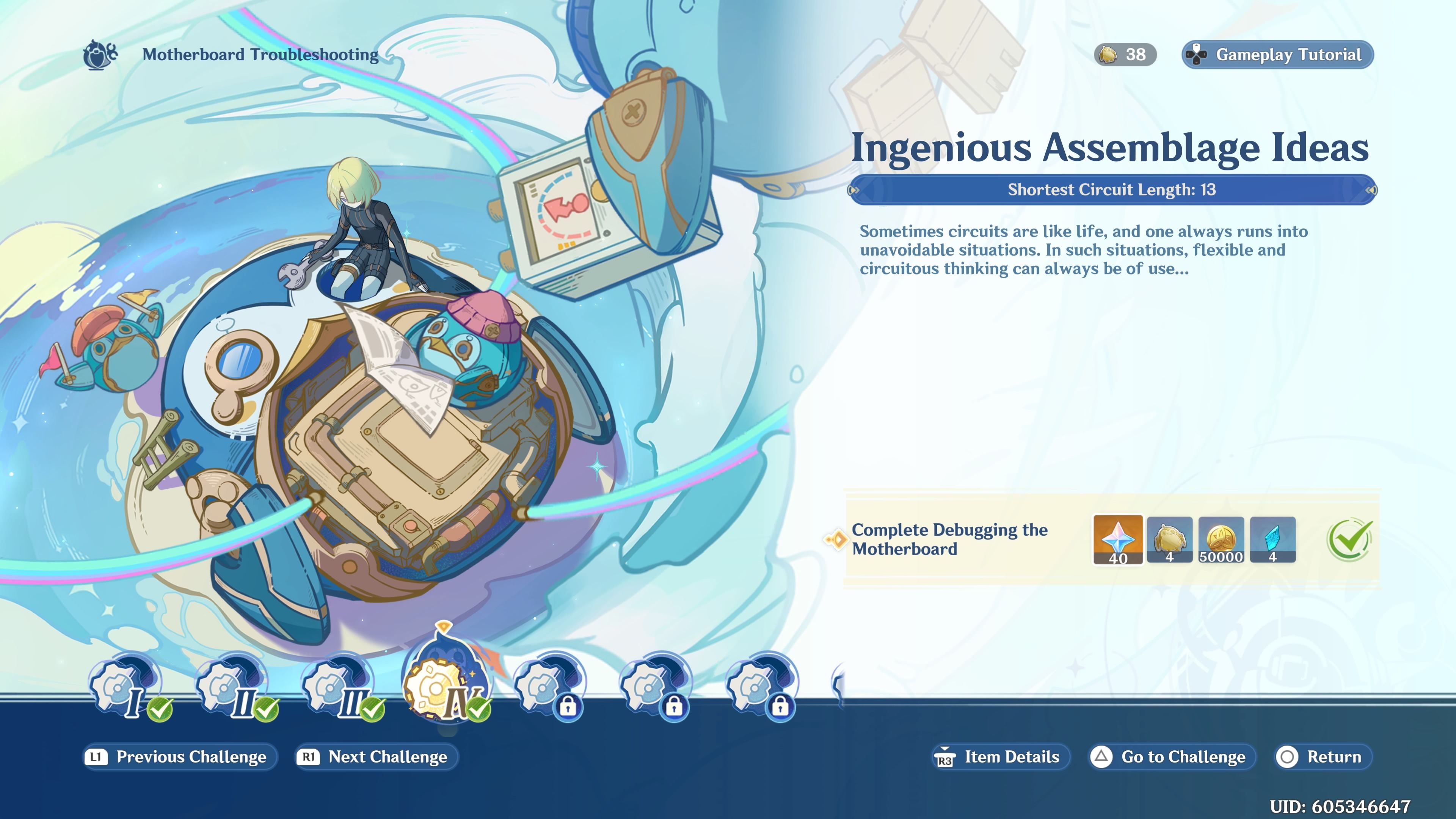
Task: Advance to Next Challenge
Action: click(x=375, y=757)
